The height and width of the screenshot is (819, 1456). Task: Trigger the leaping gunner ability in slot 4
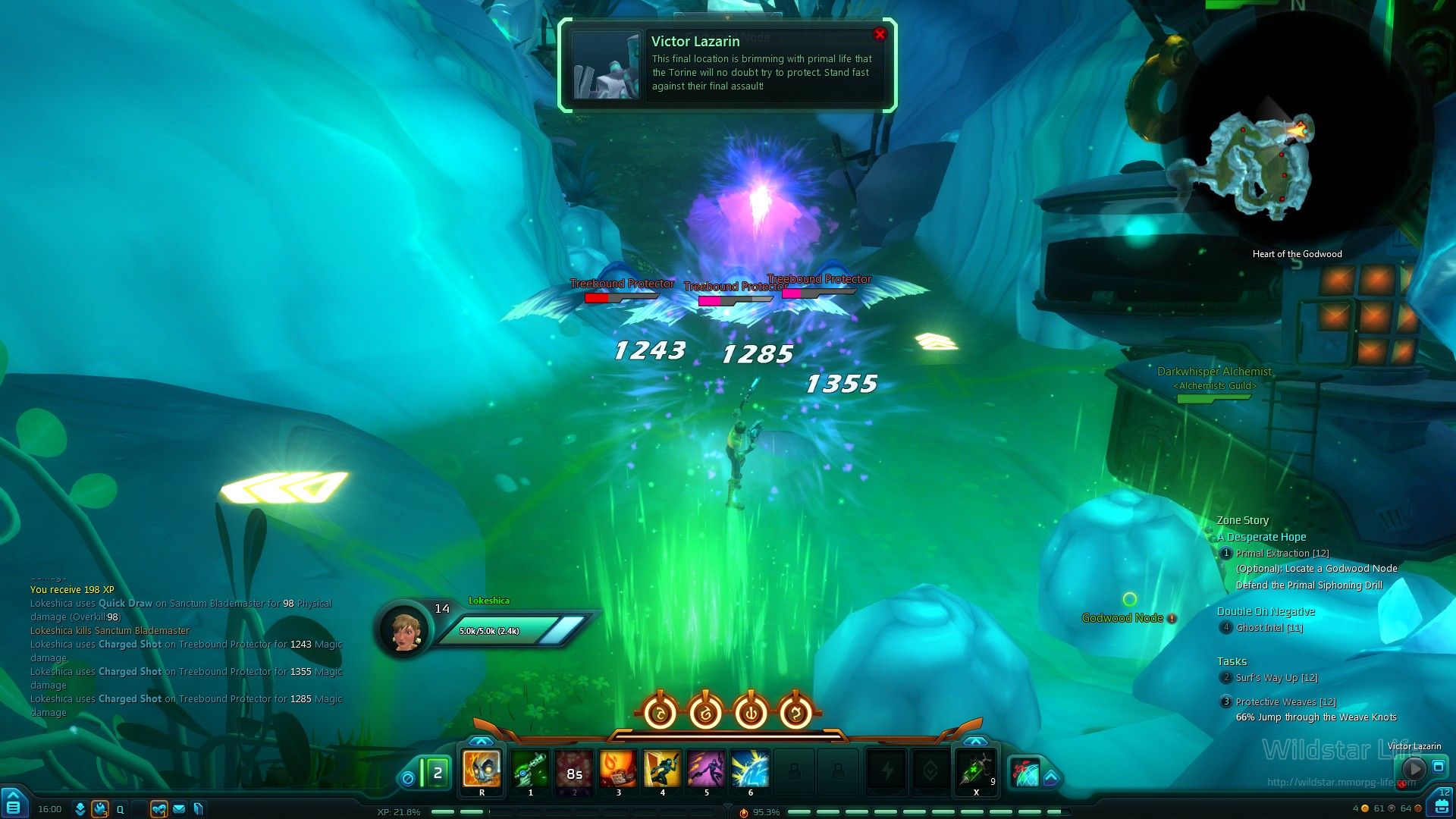[662, 769]
